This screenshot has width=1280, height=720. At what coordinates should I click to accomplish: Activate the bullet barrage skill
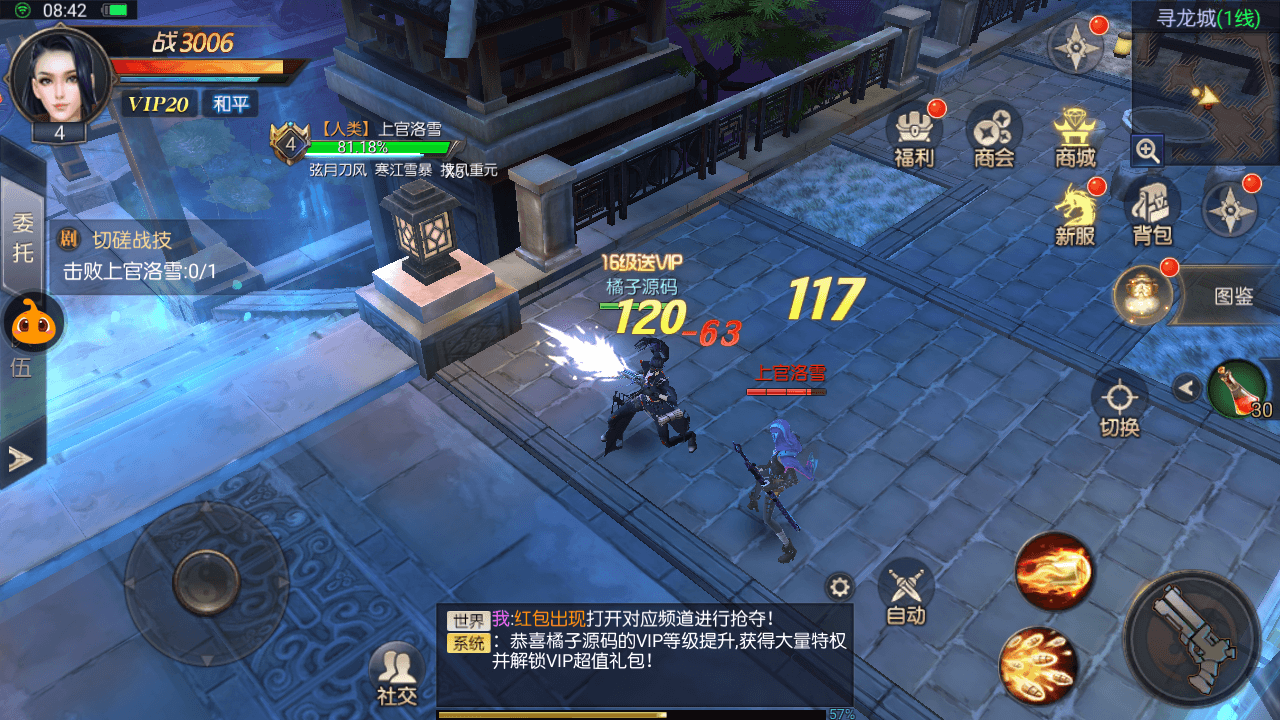pos(1038,665)
